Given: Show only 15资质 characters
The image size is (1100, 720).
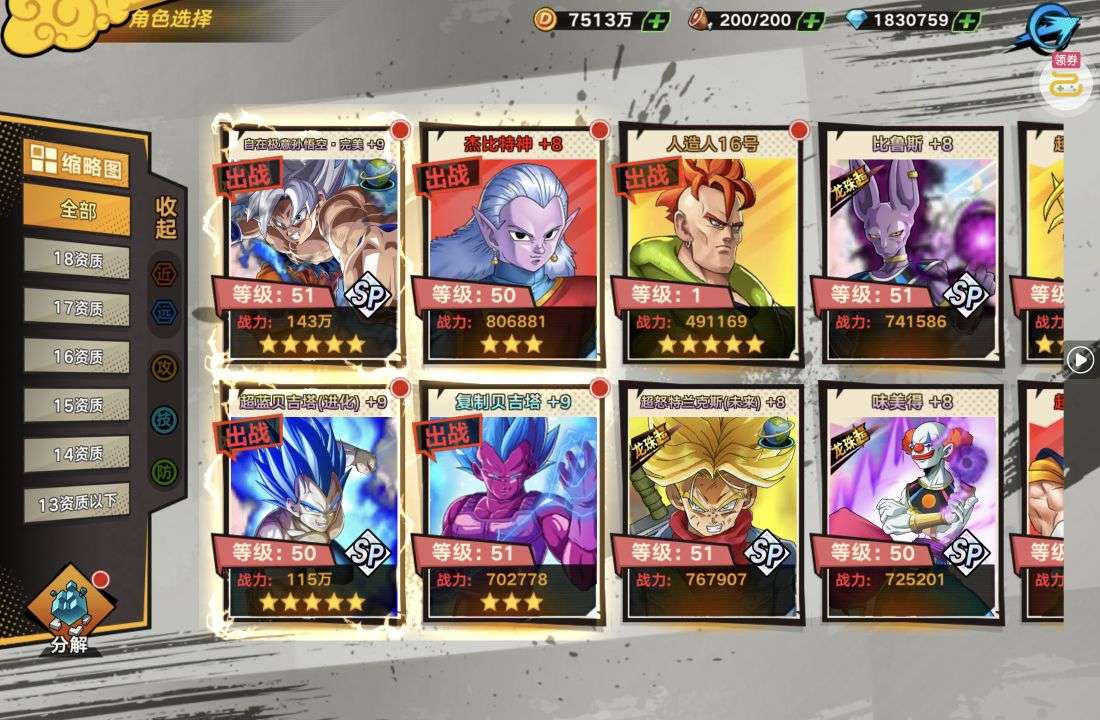Looking at the screenshot, I should click(77, 405).
